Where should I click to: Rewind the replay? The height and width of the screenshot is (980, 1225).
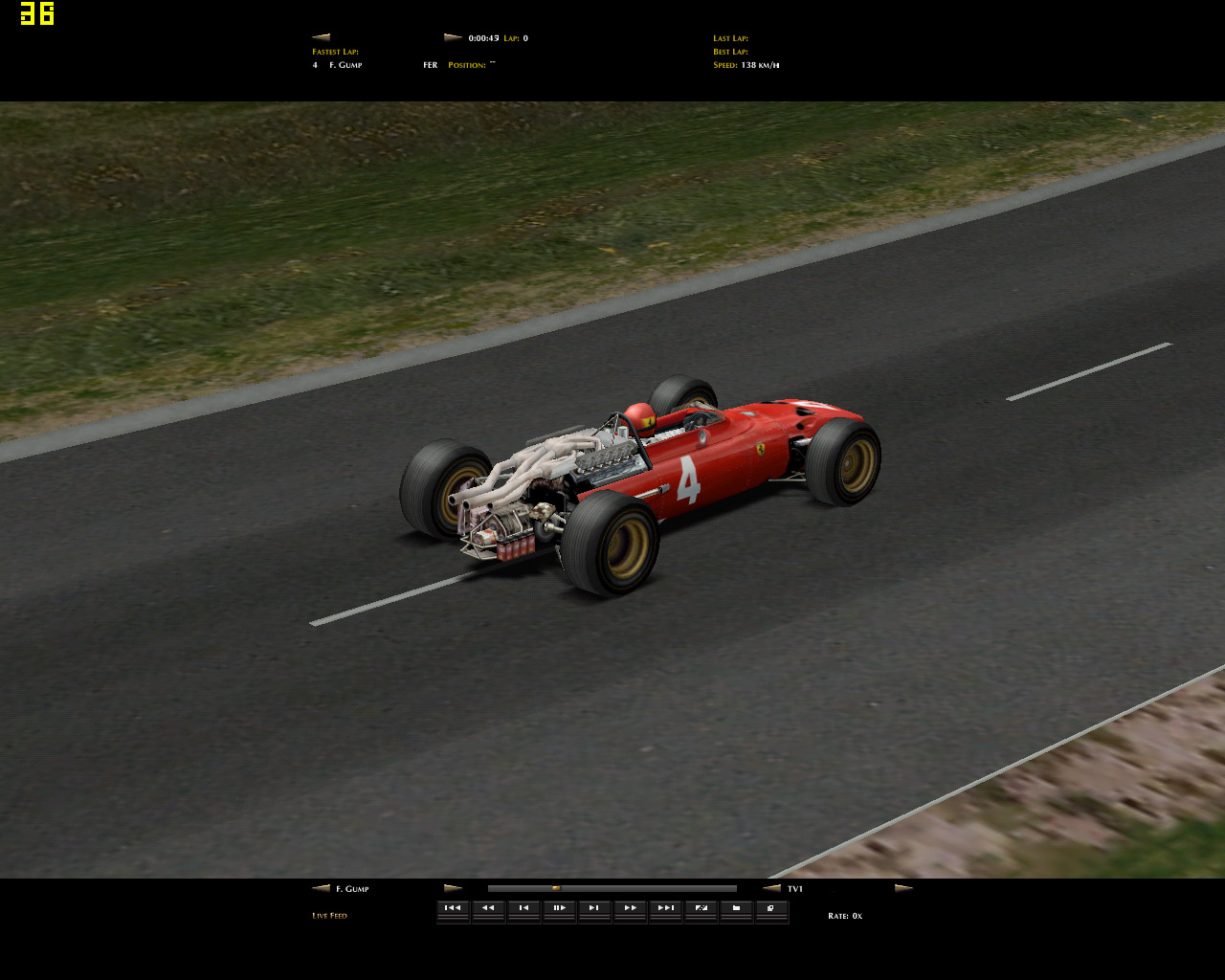point(488,908)
